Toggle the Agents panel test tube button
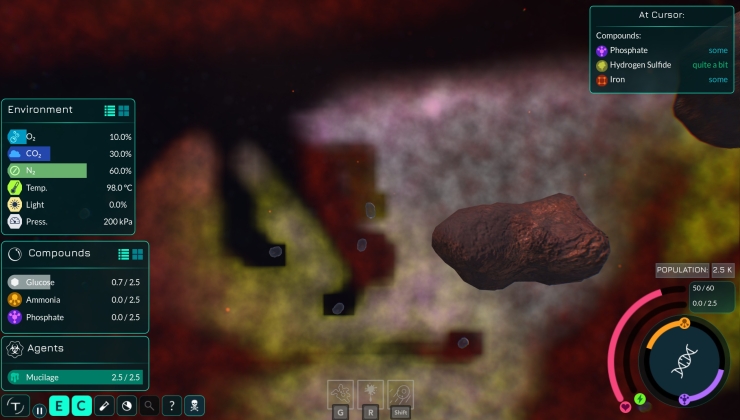The image size is (740, 420). 104,406
